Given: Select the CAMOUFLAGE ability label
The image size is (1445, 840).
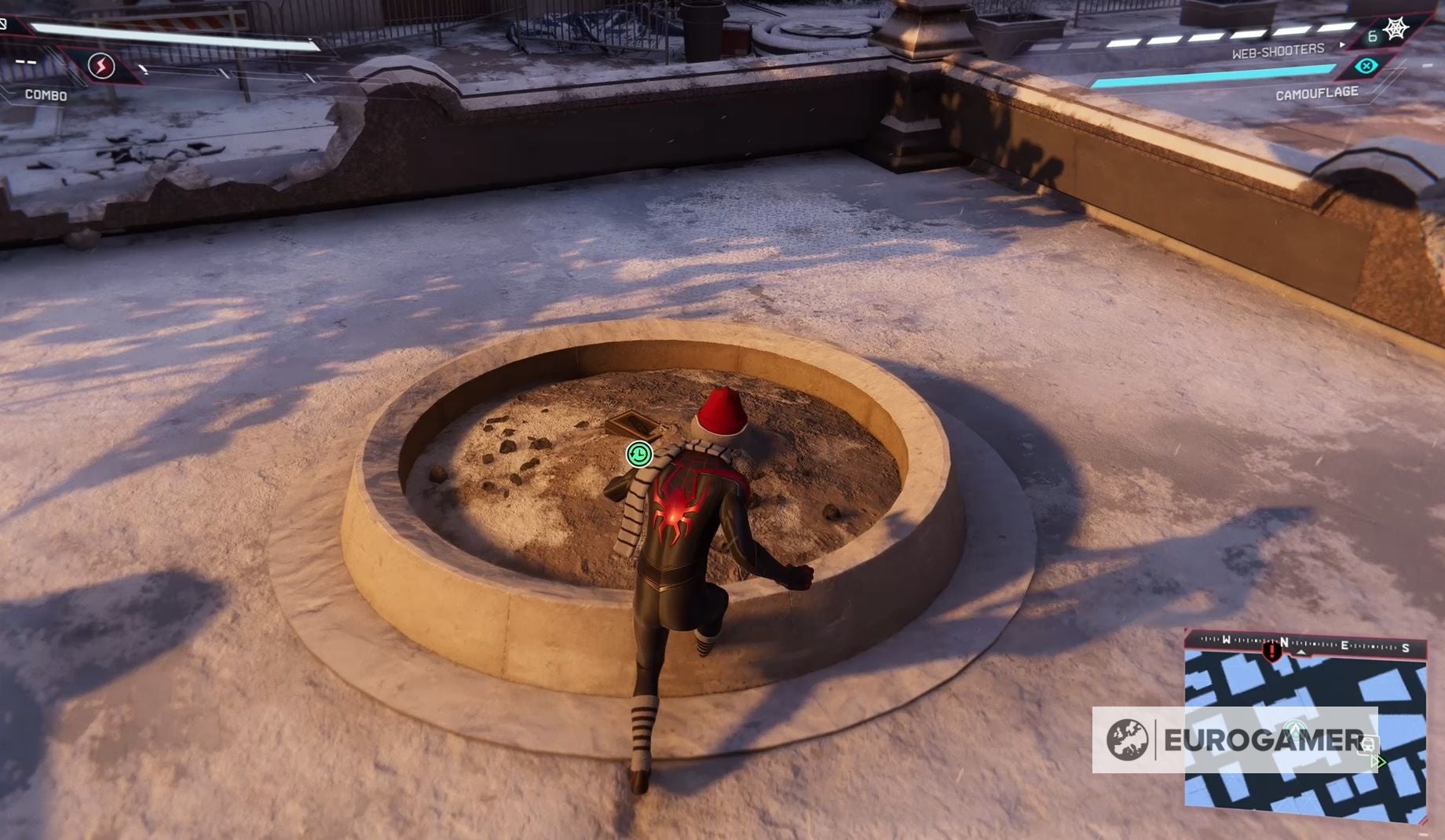Looking at the screenshot, I should click(1317, 93).
